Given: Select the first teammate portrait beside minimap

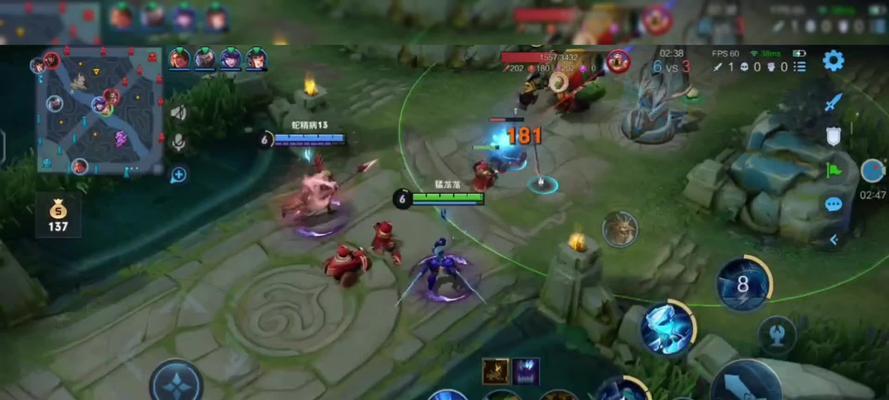Looking at the screenshot, I should point(180,59).
